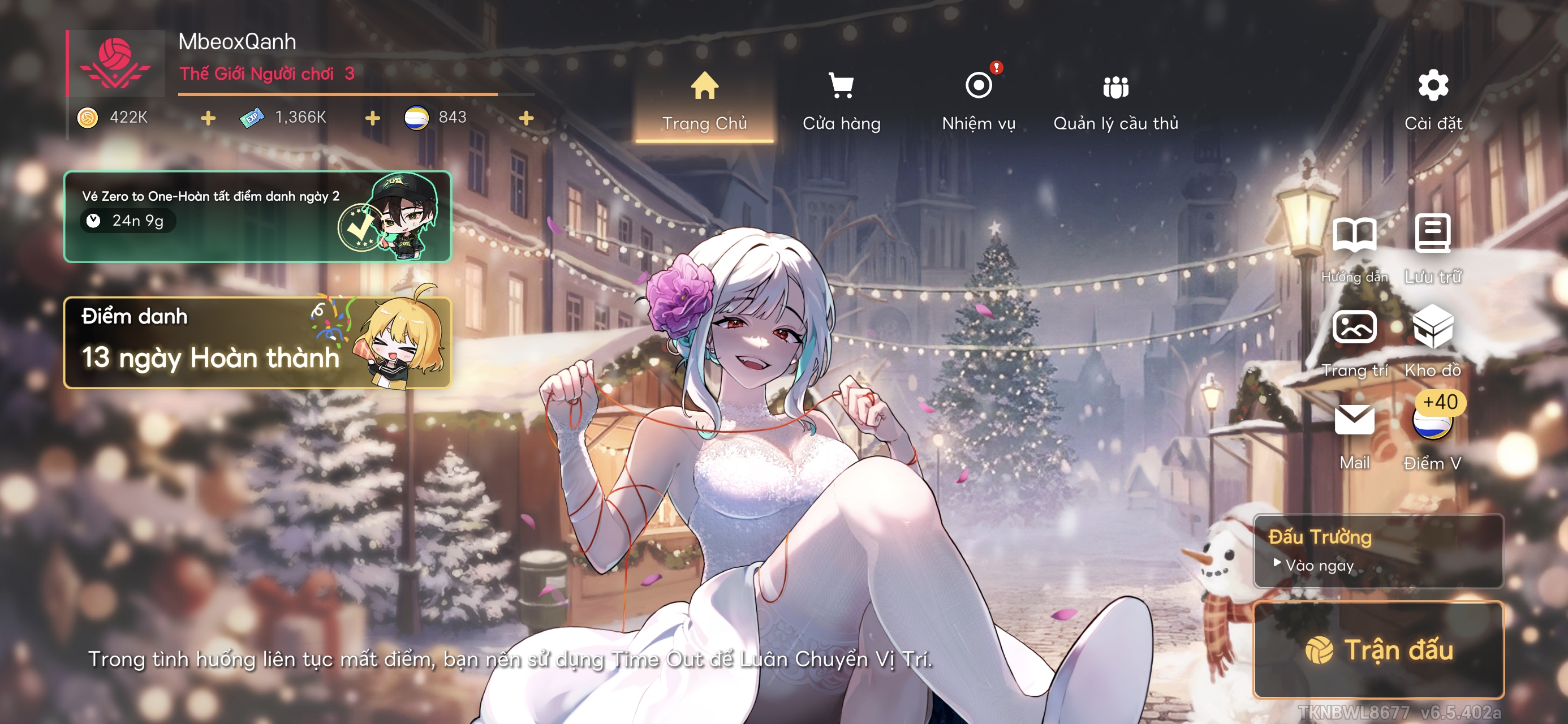The width and height of the screenshot is (1568, 724).
Task: Go to Quản lý cầu thủ
Action: (x=1115, y=102)
